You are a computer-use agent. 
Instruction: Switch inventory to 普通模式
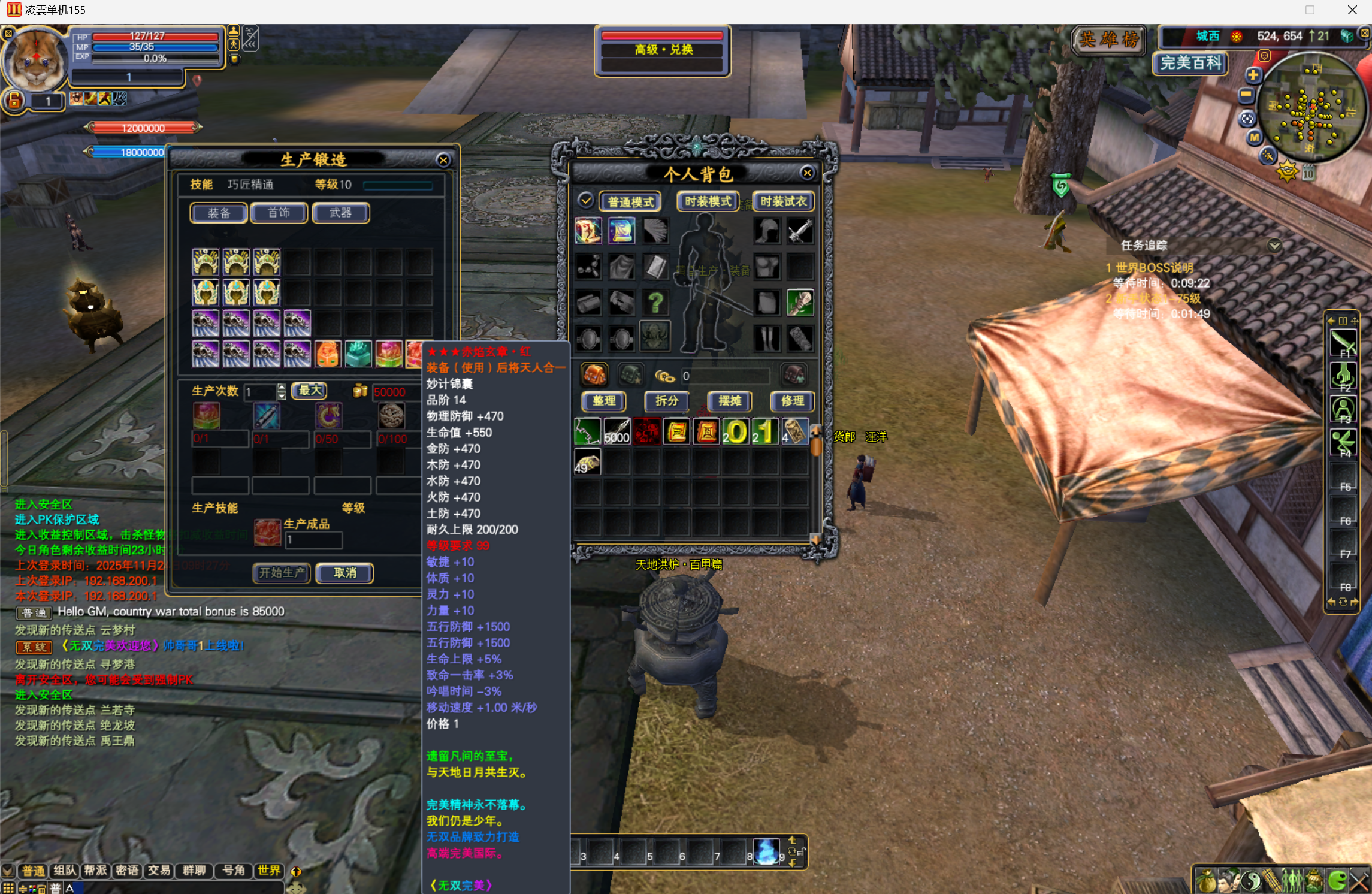pyautogui.click(x=630, y=202)
